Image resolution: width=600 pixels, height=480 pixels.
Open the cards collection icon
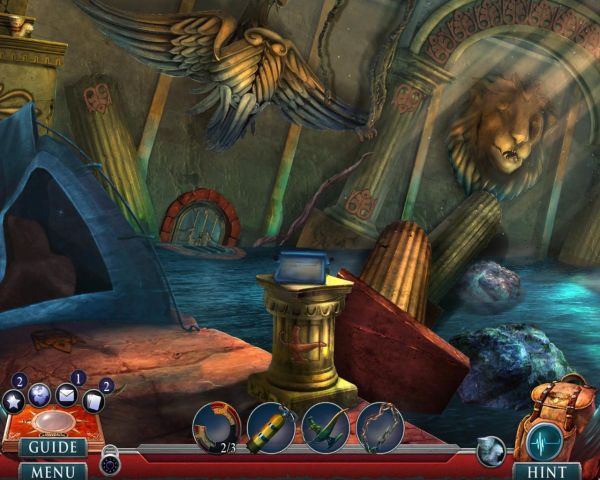click(93, 401)
